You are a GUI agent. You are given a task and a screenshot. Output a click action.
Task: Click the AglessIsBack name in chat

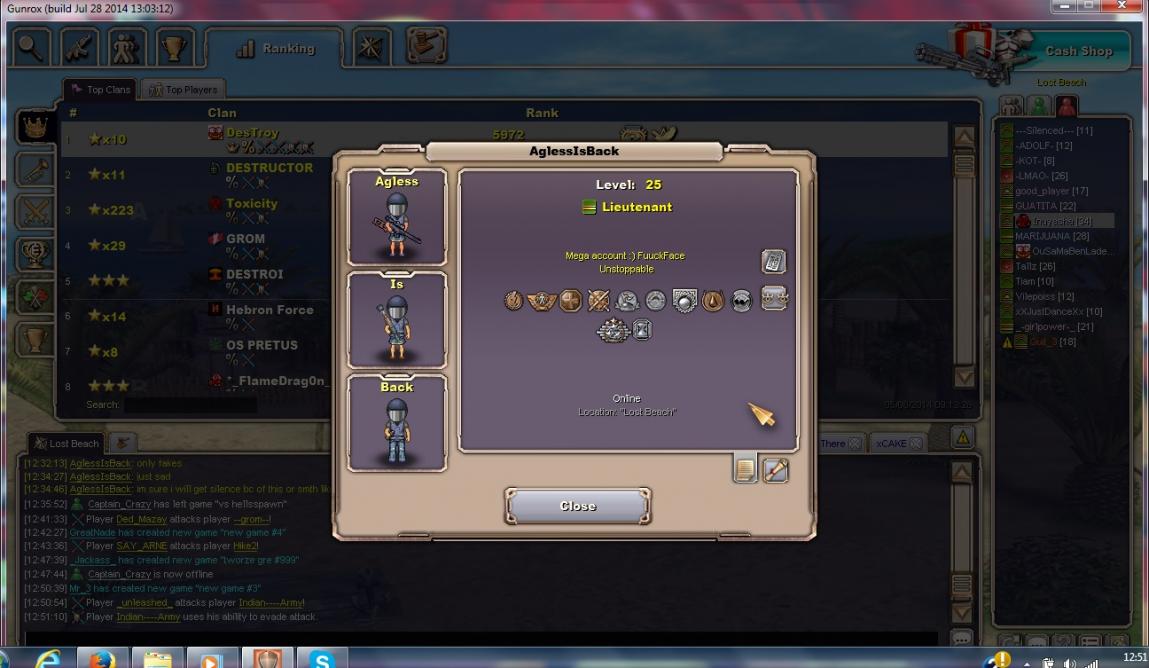(x=100, y=463)
